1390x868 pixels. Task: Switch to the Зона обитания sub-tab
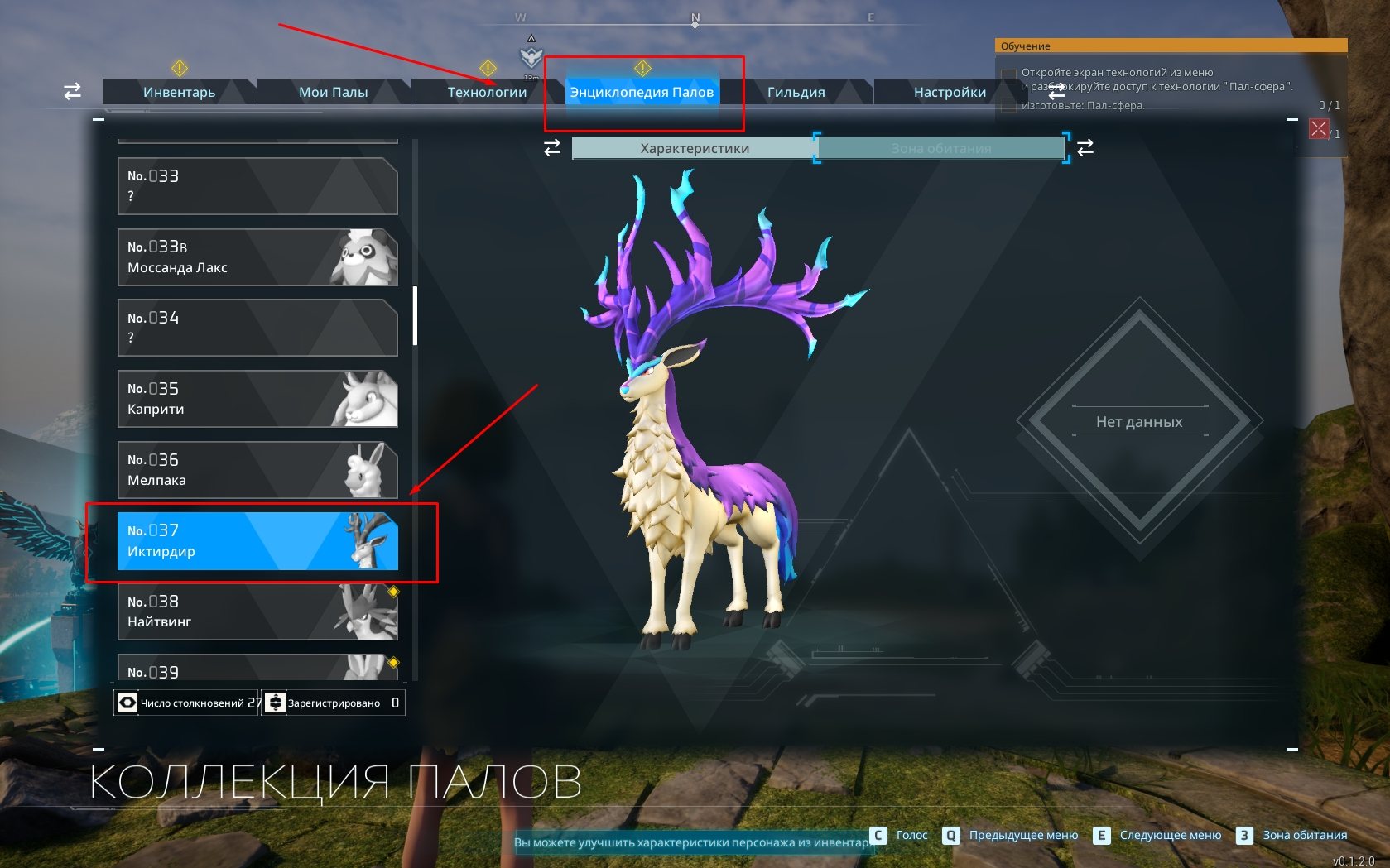coord(940,148)
